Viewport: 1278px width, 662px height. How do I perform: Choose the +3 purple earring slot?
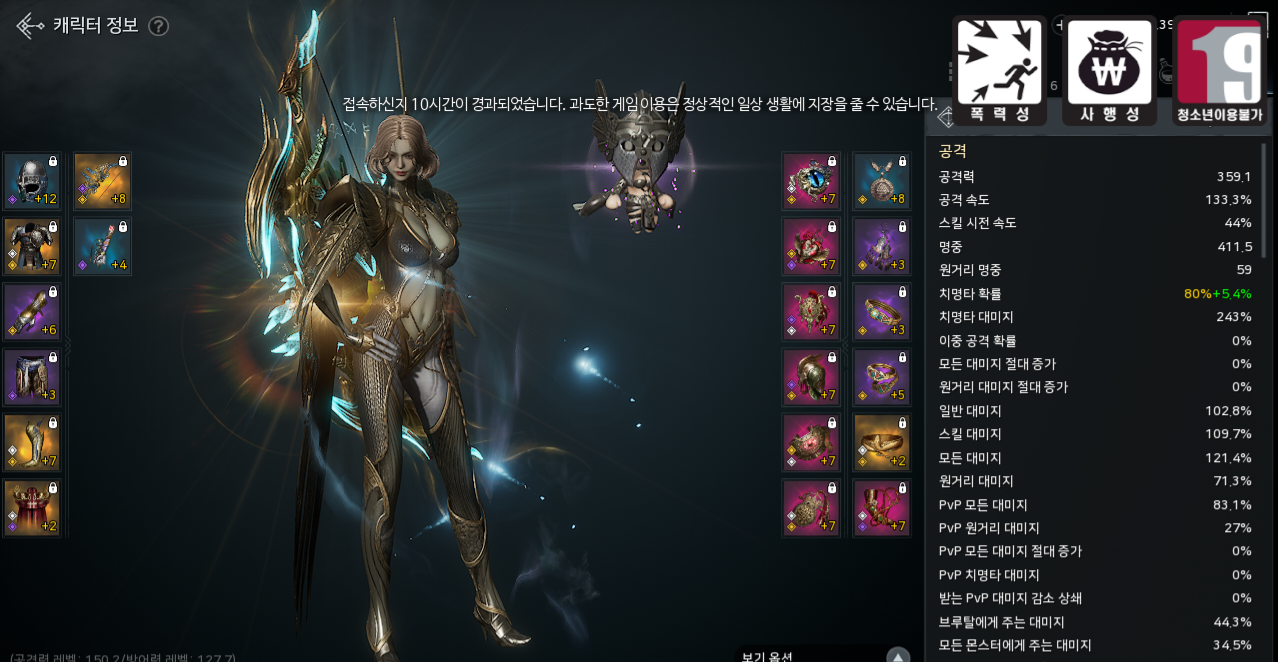pos(881,246)
